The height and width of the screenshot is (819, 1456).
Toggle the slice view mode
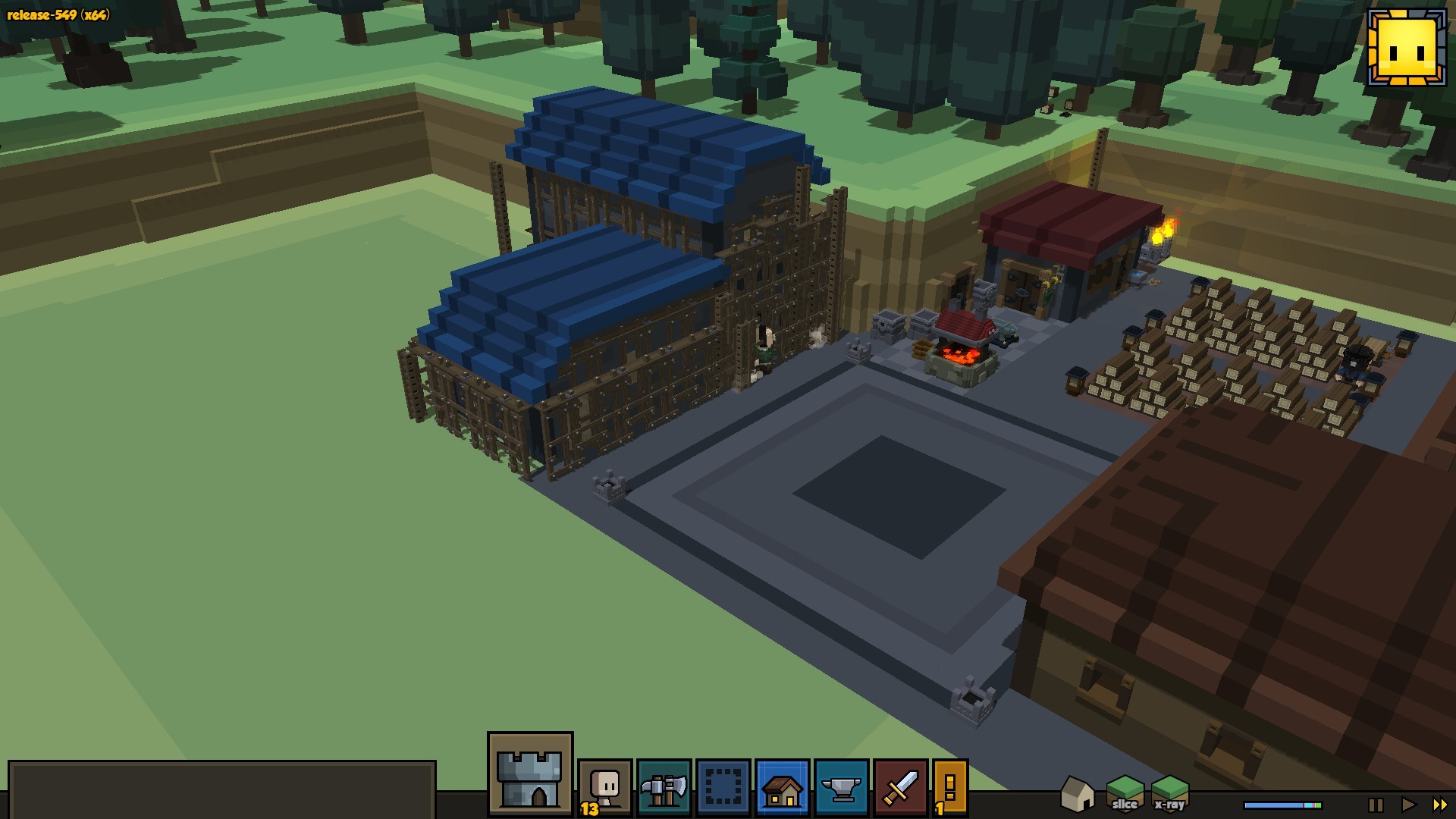(1125, 793)
